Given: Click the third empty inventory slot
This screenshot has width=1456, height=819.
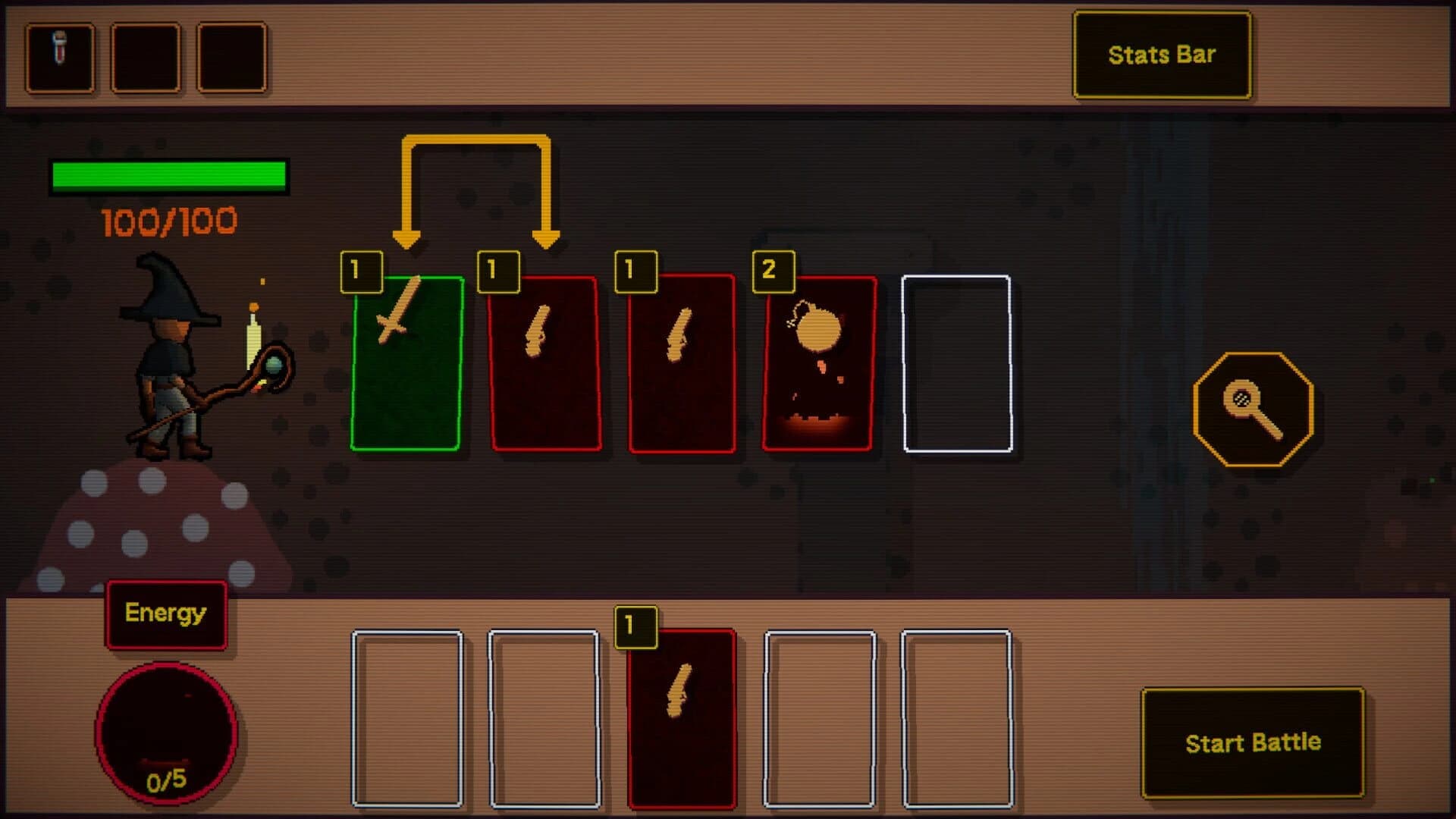Looking at the screenshot, I should click(231, 55).
